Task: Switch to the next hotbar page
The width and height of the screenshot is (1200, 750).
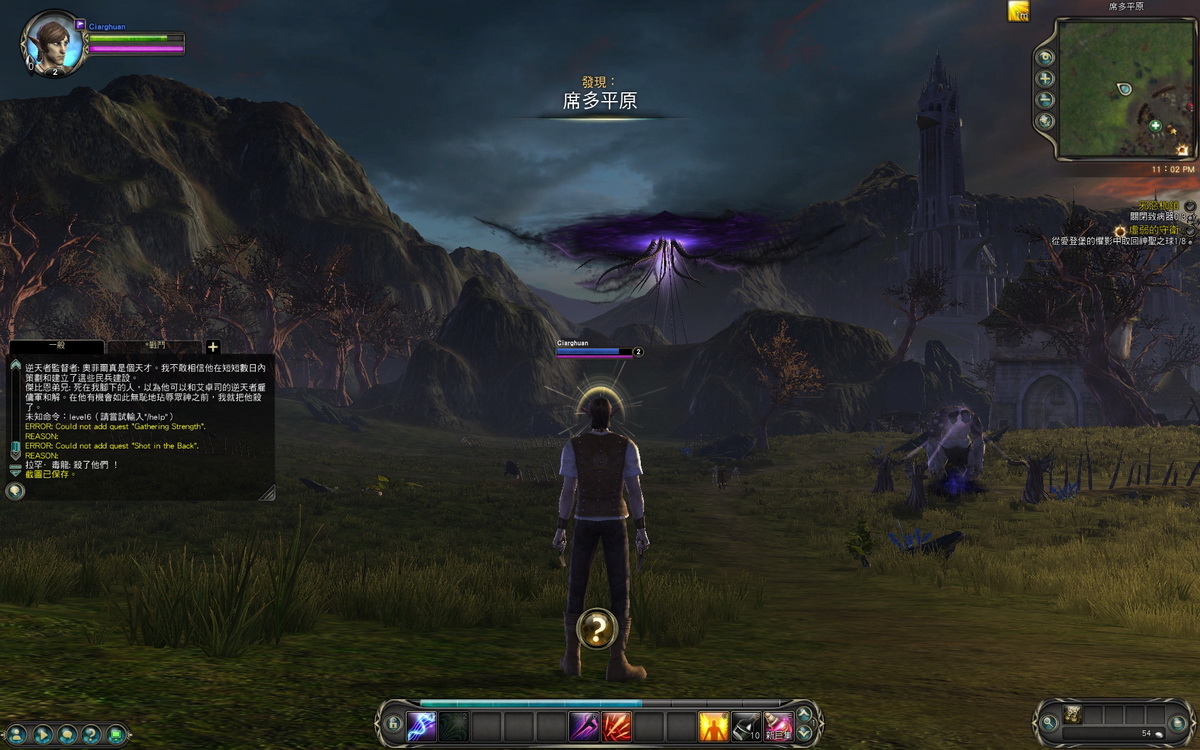Action: point(804,732)
